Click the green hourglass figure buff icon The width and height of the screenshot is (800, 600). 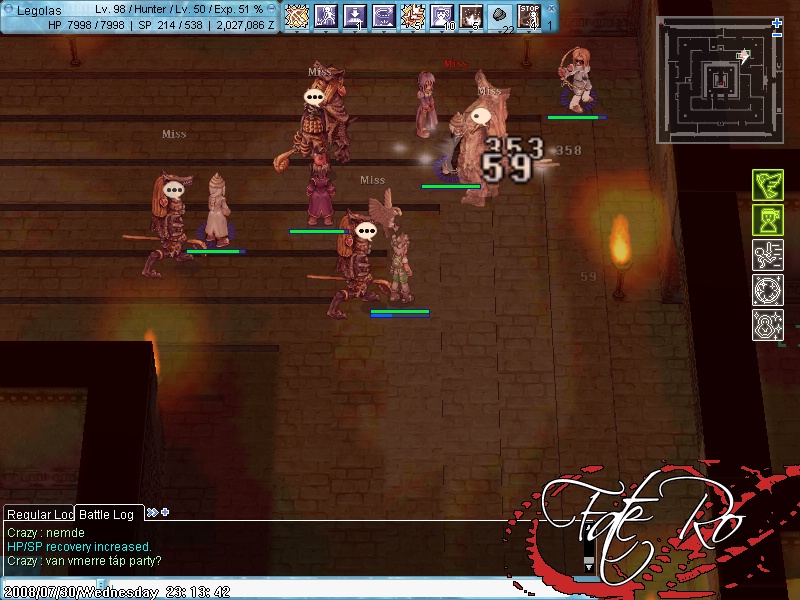click(767, 220)
